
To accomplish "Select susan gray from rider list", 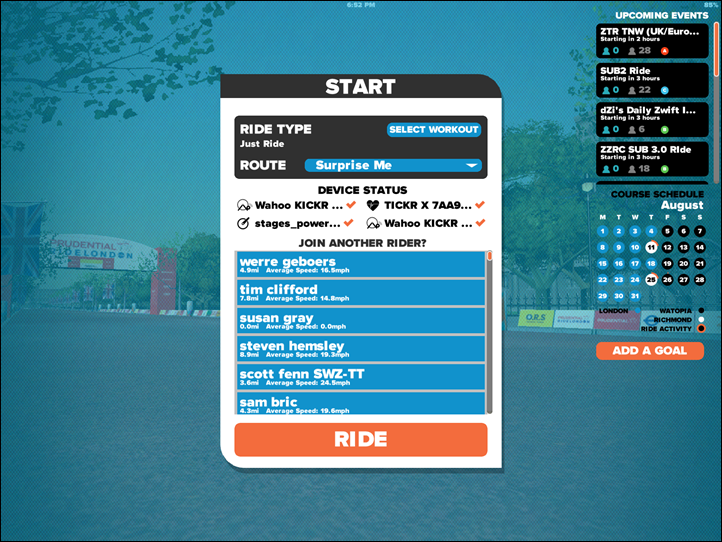I will pos(361,321).
